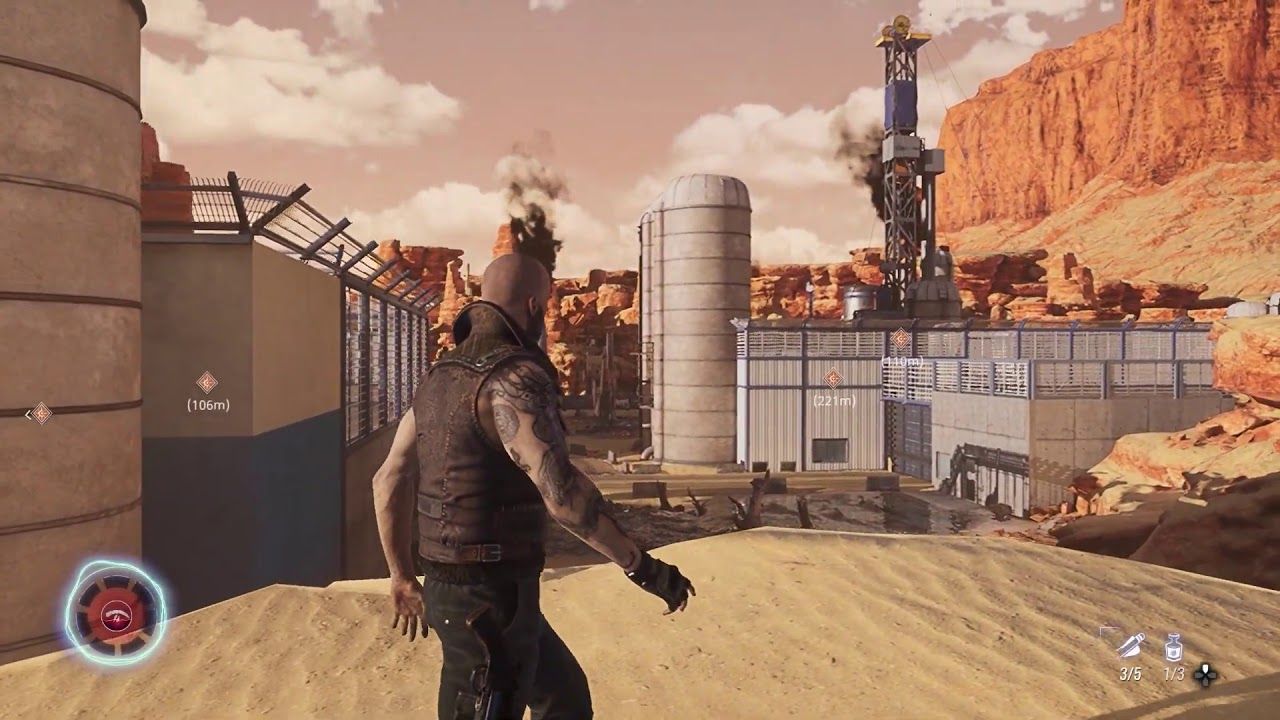Click the objective marker labeled 221m
The height and width of the screenshot is (720, 1280).
click(833, 379)
